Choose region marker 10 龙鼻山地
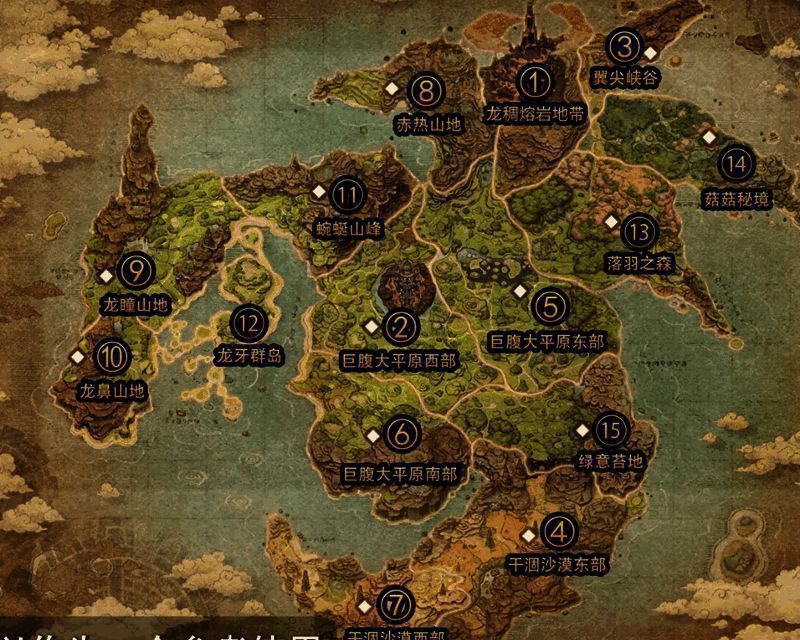 tap(111, 355)
